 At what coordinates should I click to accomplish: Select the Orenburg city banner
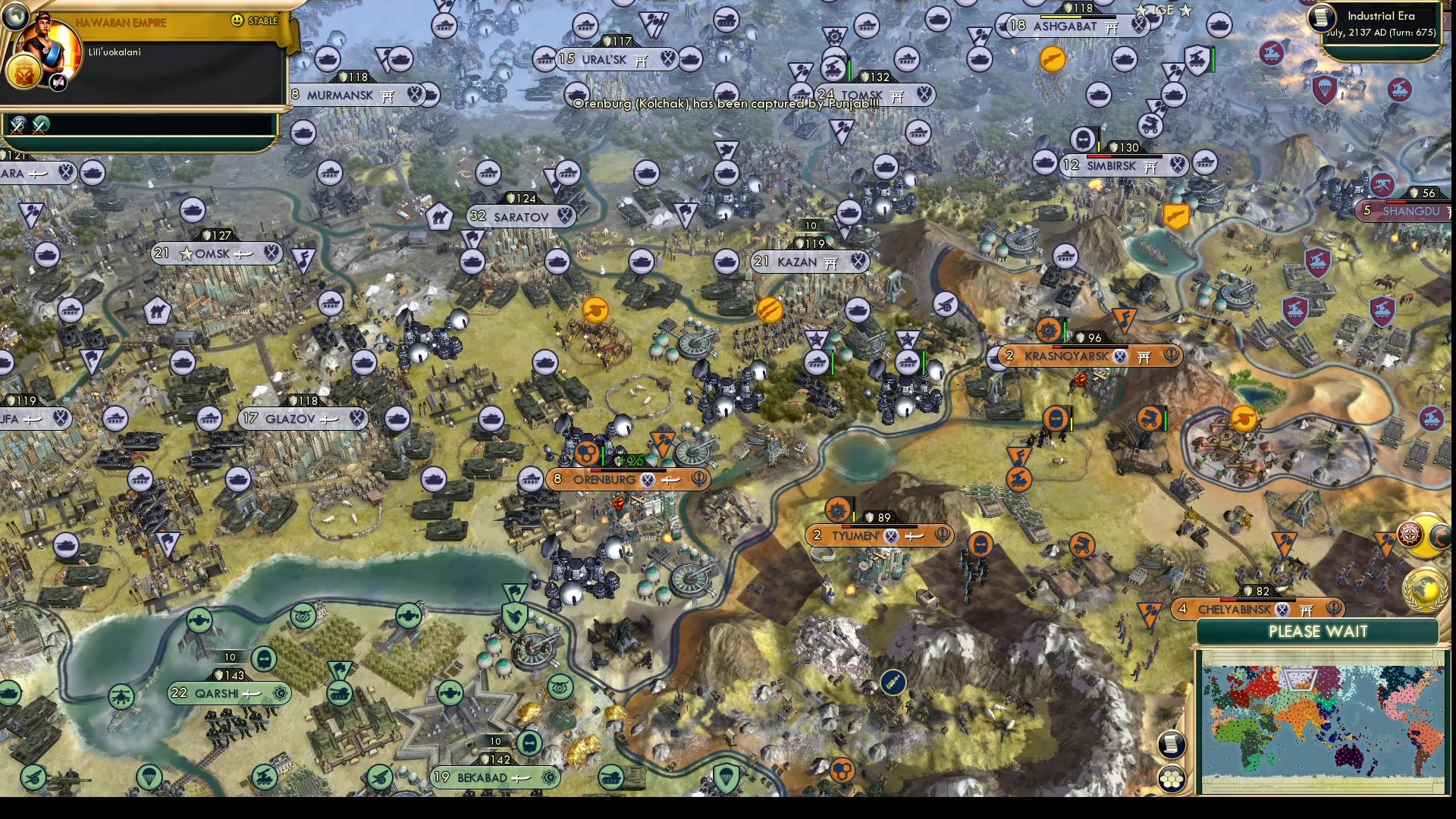(x=605, y=479)
